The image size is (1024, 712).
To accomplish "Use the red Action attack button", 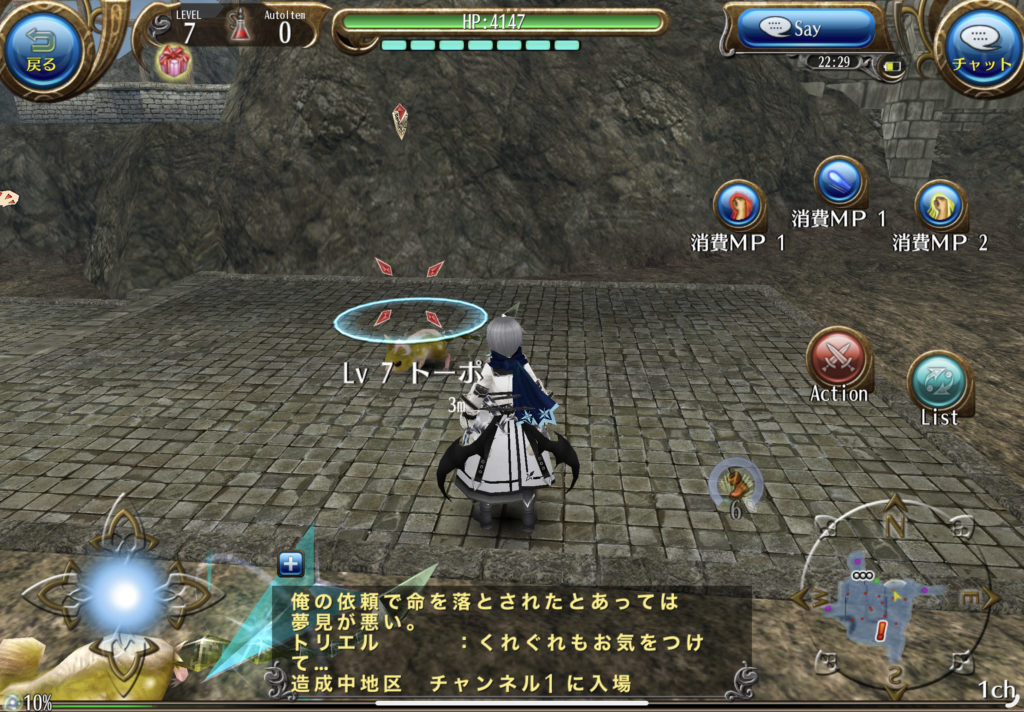I will click(x=839, y=359).
